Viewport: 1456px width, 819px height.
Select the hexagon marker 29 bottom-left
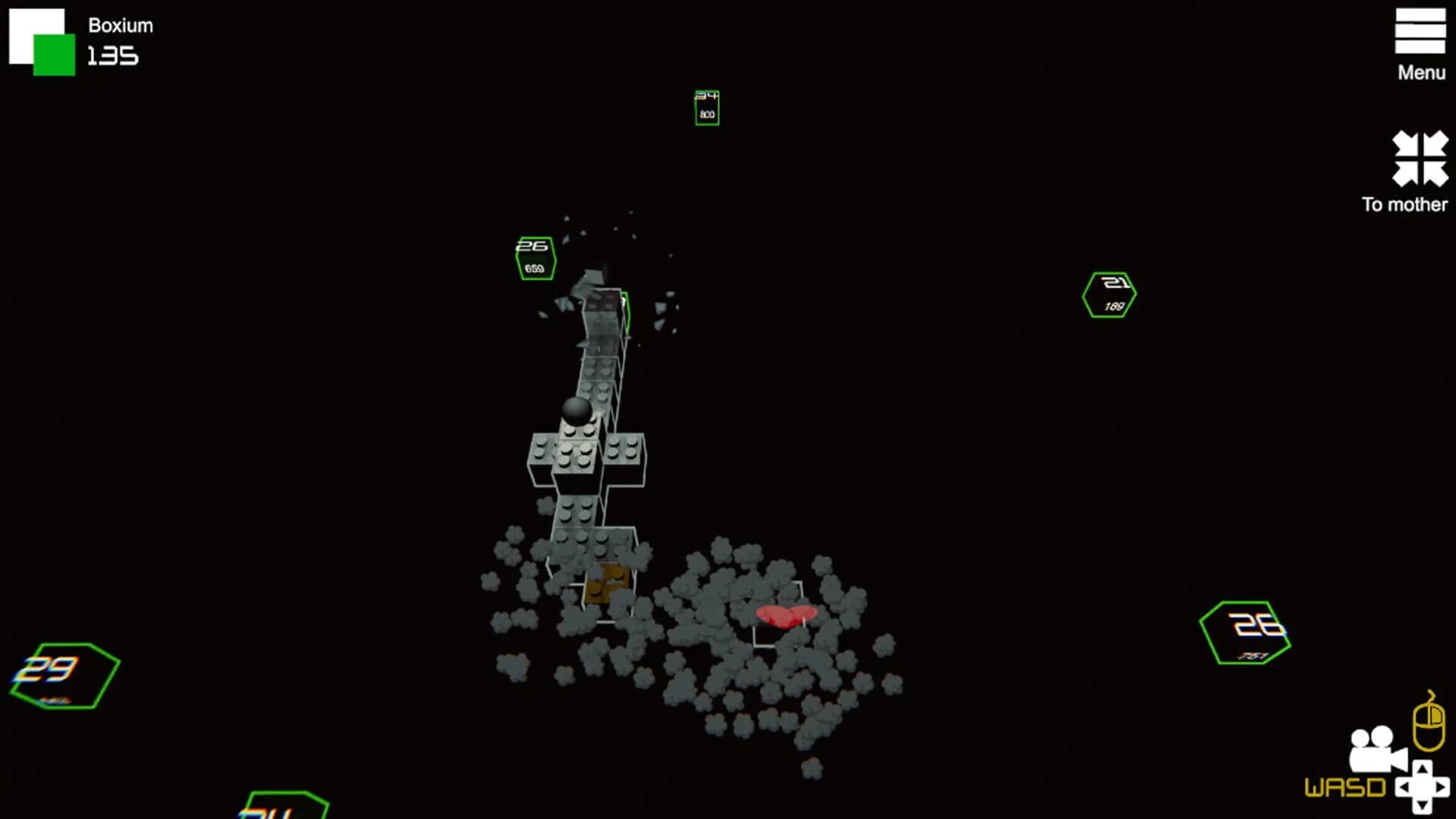point(64,676)
